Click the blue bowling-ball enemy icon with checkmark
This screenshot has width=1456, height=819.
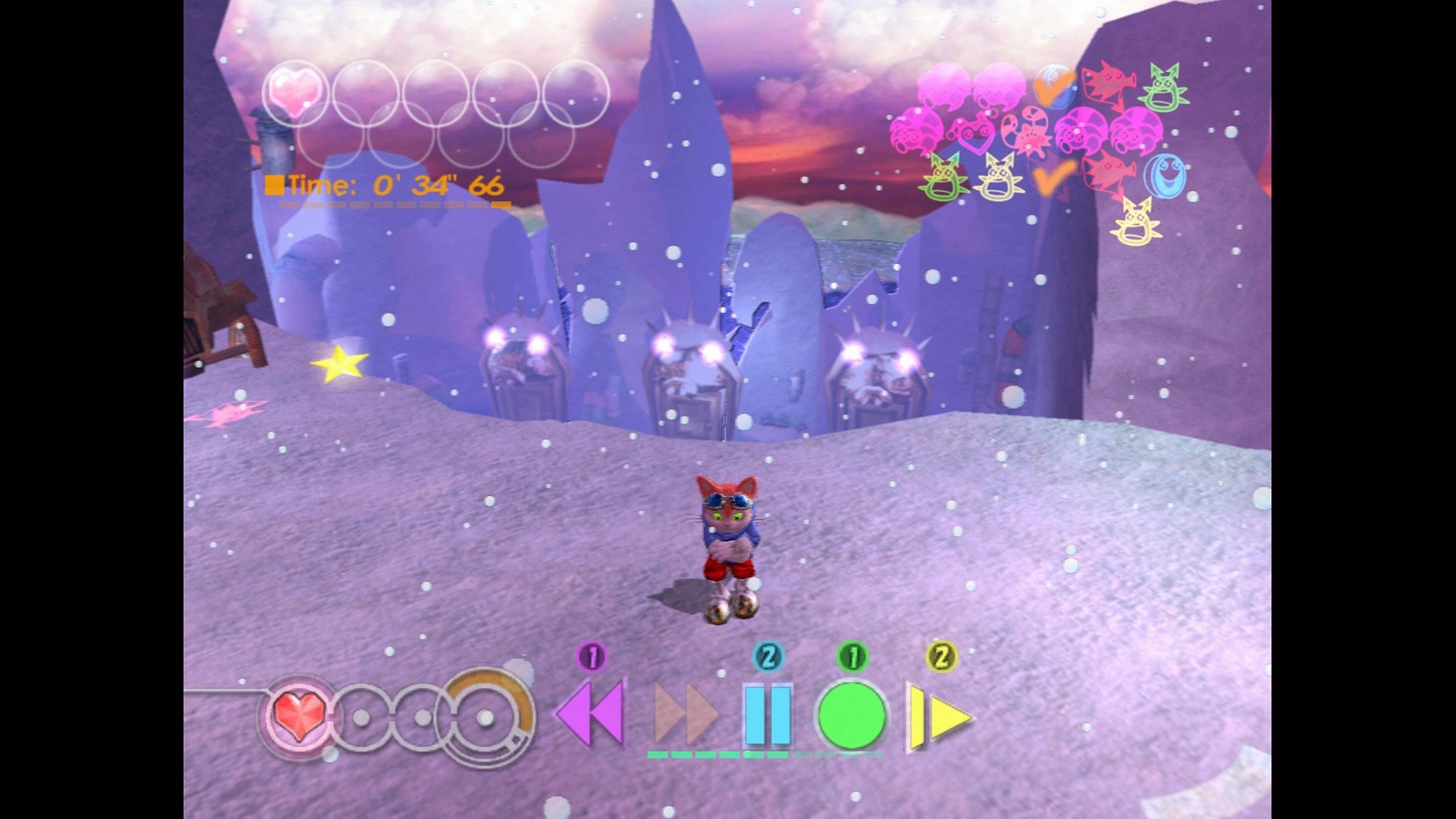(1053, 86)
